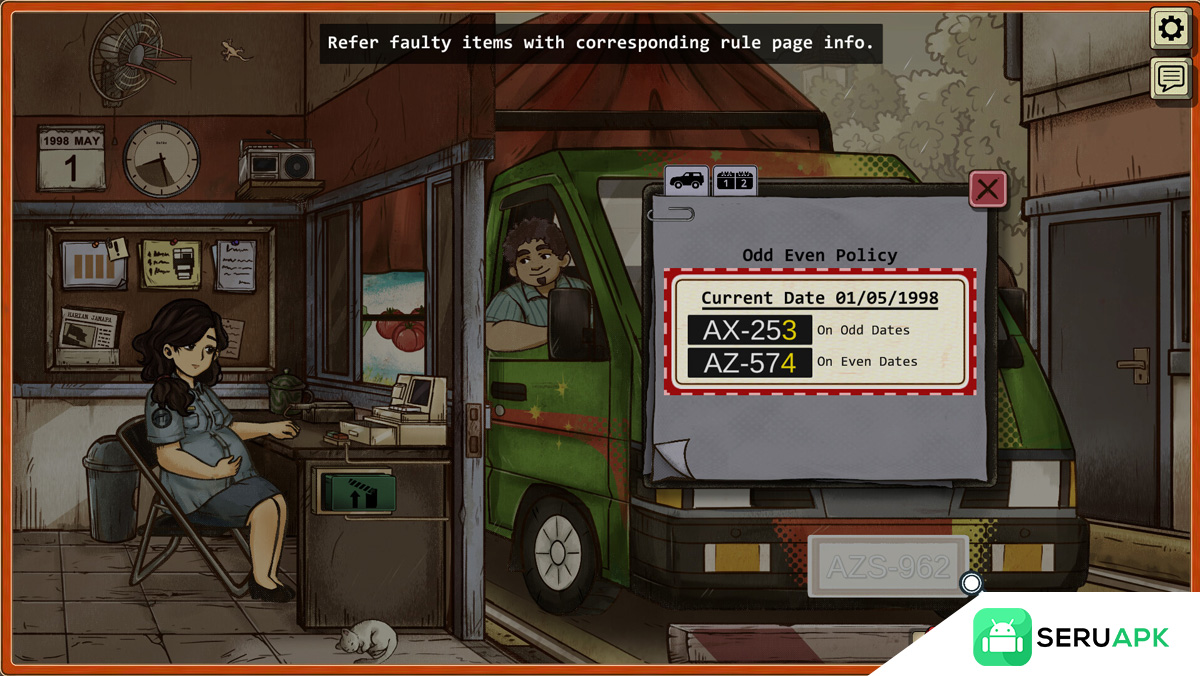The height and width of the screenshot is (676, 1200).
Task: Open the chat log speech bubble
Action: pyautogui.click(x=1170, y=78)
